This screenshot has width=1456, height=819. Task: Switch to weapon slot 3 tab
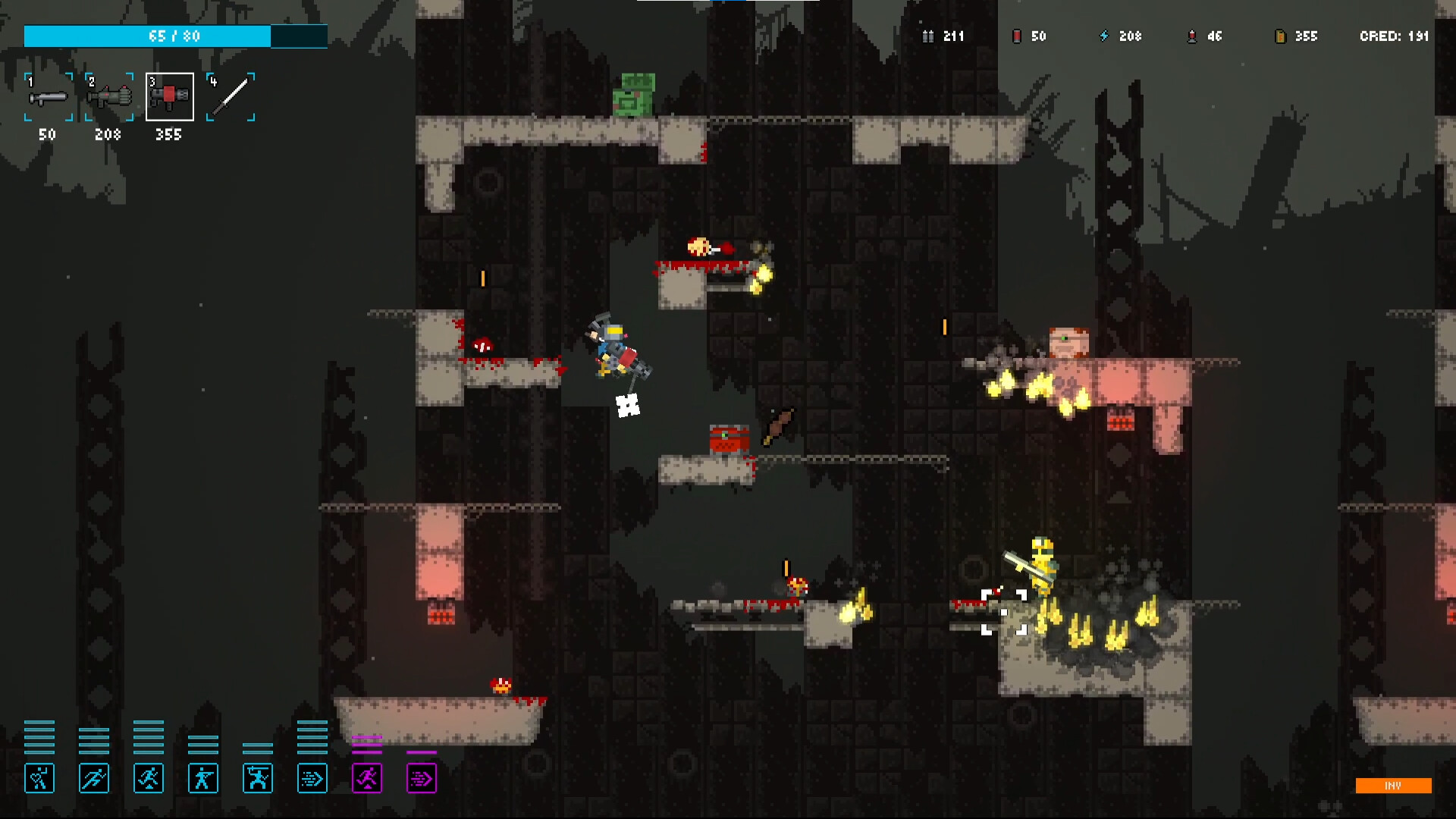(168, 96)
